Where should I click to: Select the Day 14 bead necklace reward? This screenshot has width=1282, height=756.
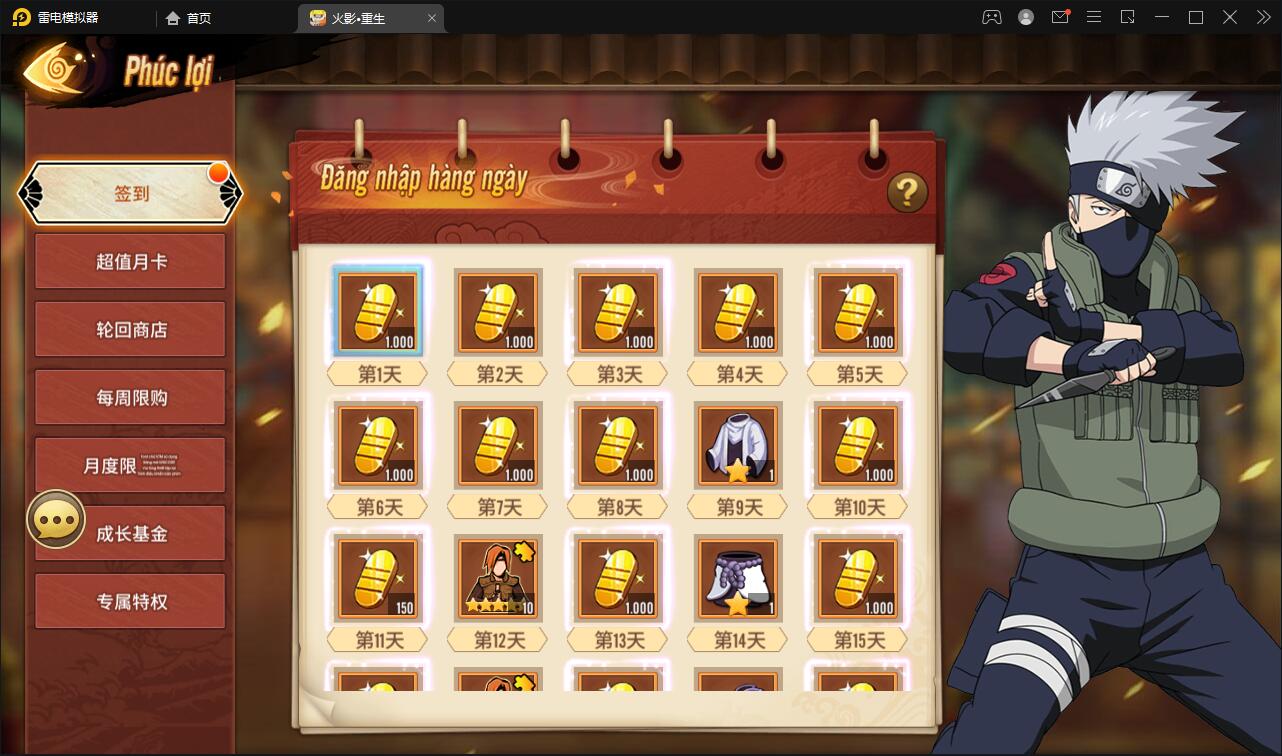(737, 578)
